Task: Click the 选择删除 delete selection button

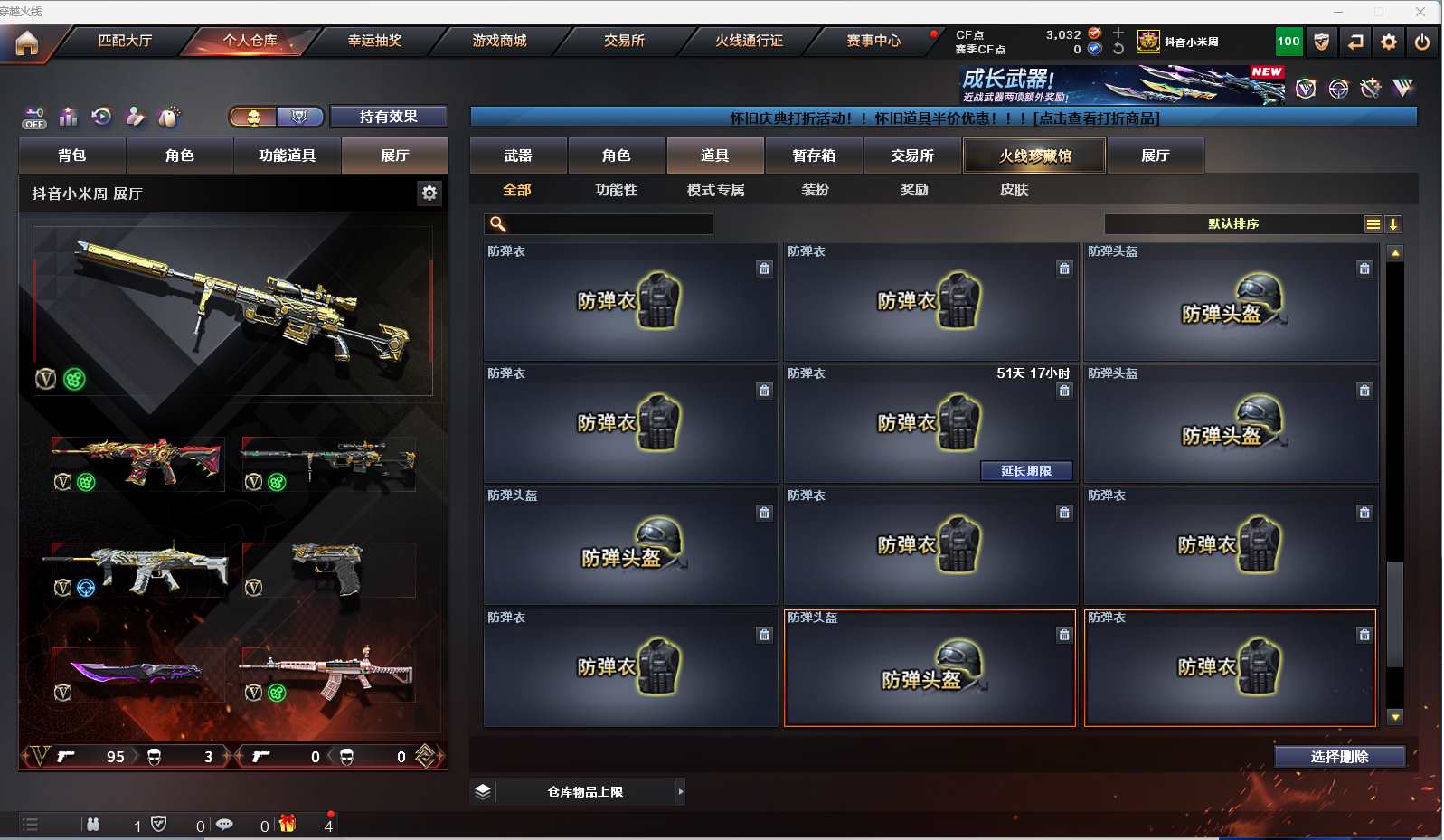Action: (1339, 757)
